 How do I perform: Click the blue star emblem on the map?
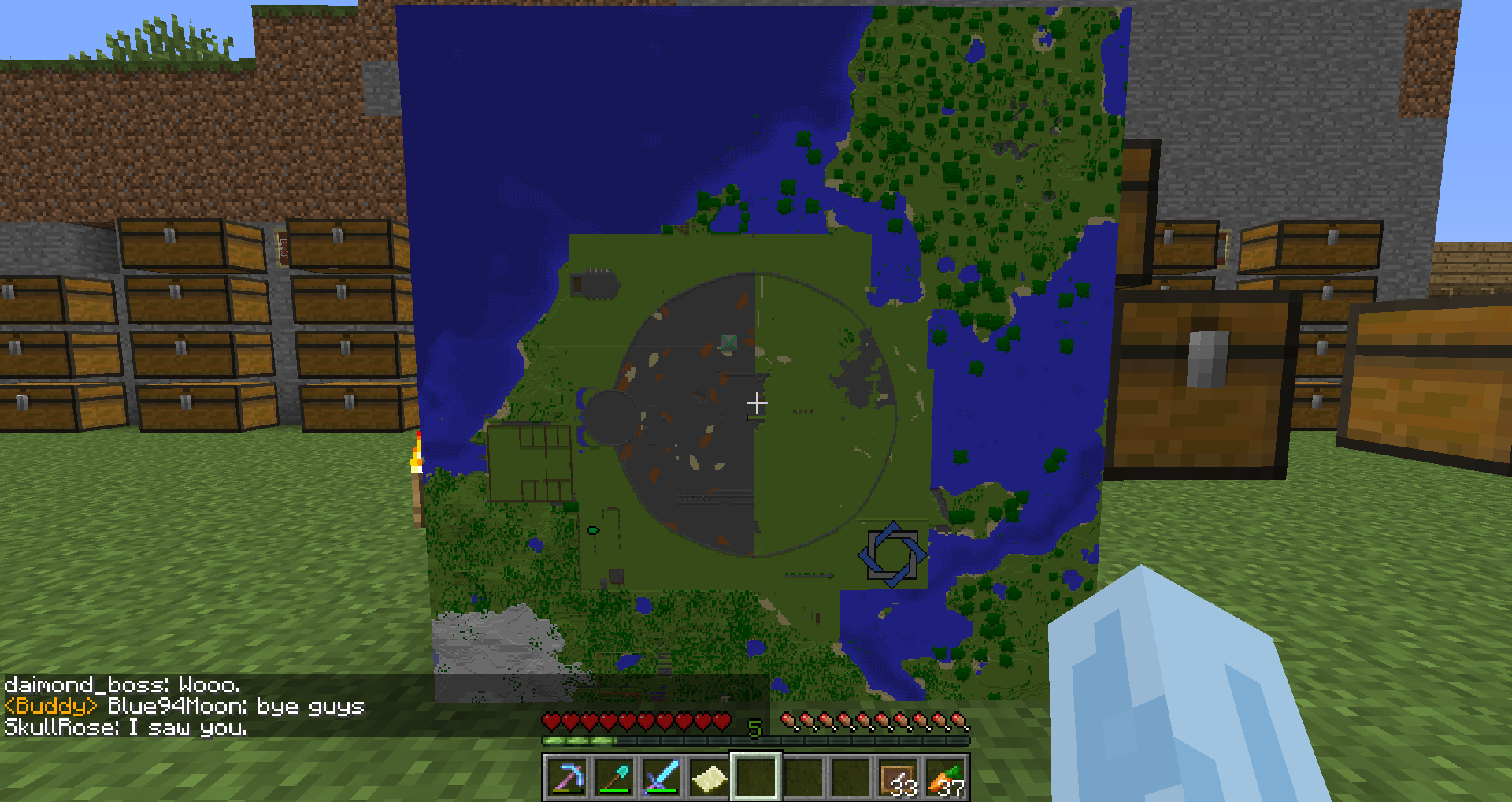point(894,555)
